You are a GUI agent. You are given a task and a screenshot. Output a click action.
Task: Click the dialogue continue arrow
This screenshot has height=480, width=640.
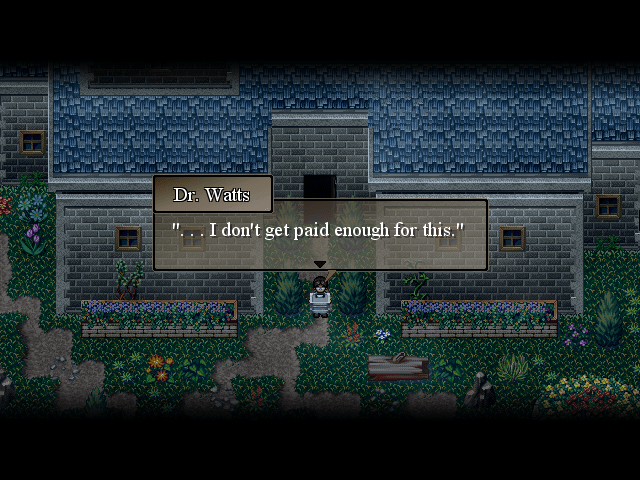[320, 265]
